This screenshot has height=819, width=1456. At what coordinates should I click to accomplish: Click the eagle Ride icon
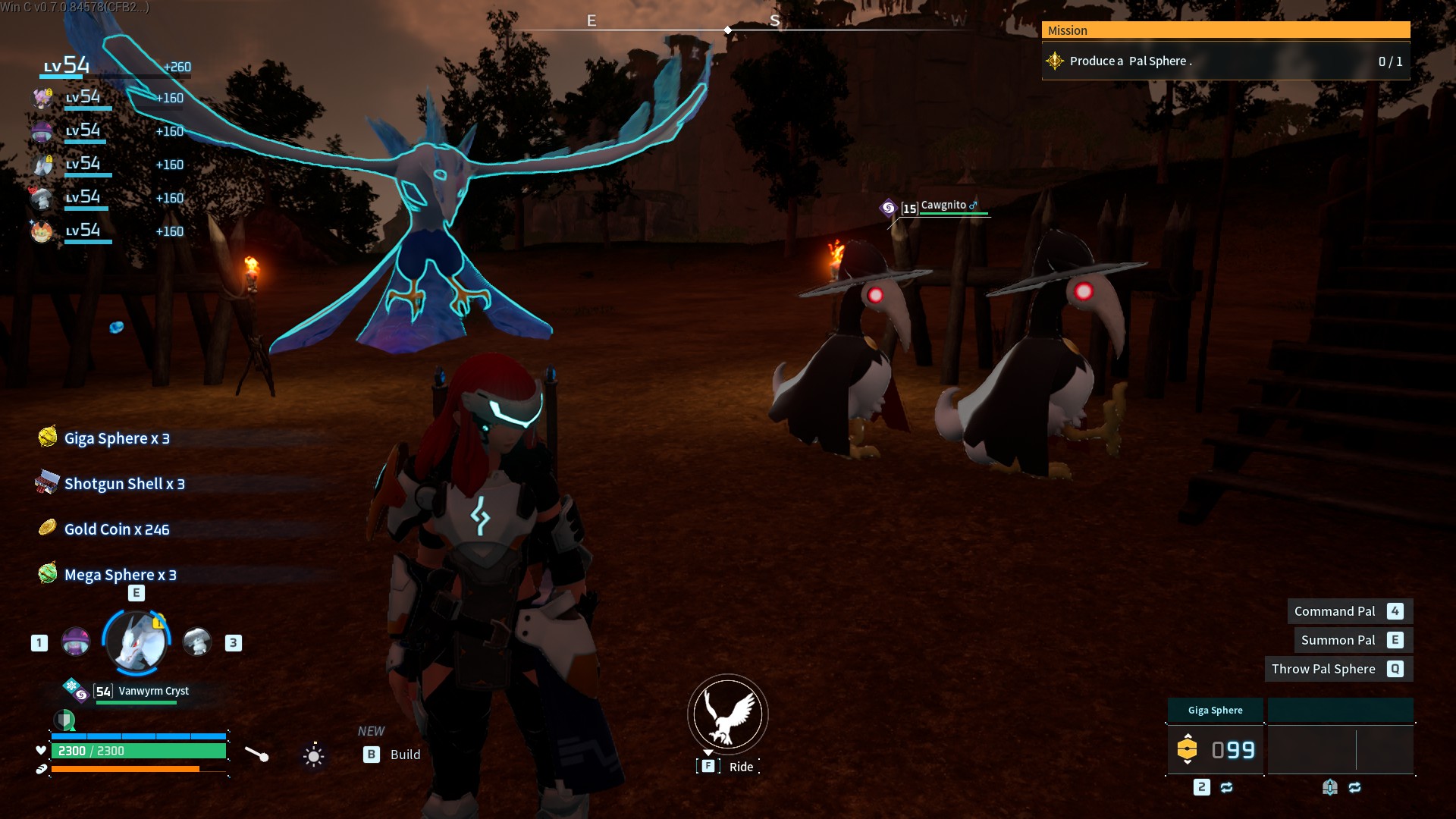click(x=727, y=714)
